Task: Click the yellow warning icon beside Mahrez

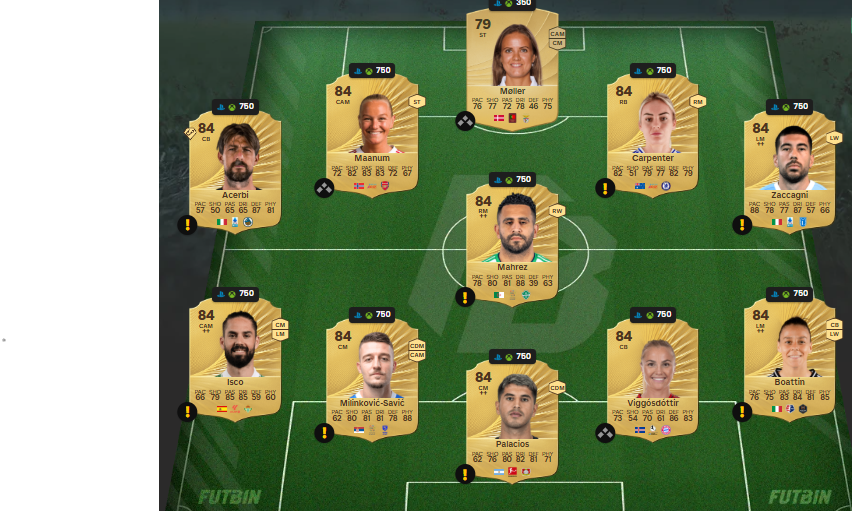Action: point(465,297)
